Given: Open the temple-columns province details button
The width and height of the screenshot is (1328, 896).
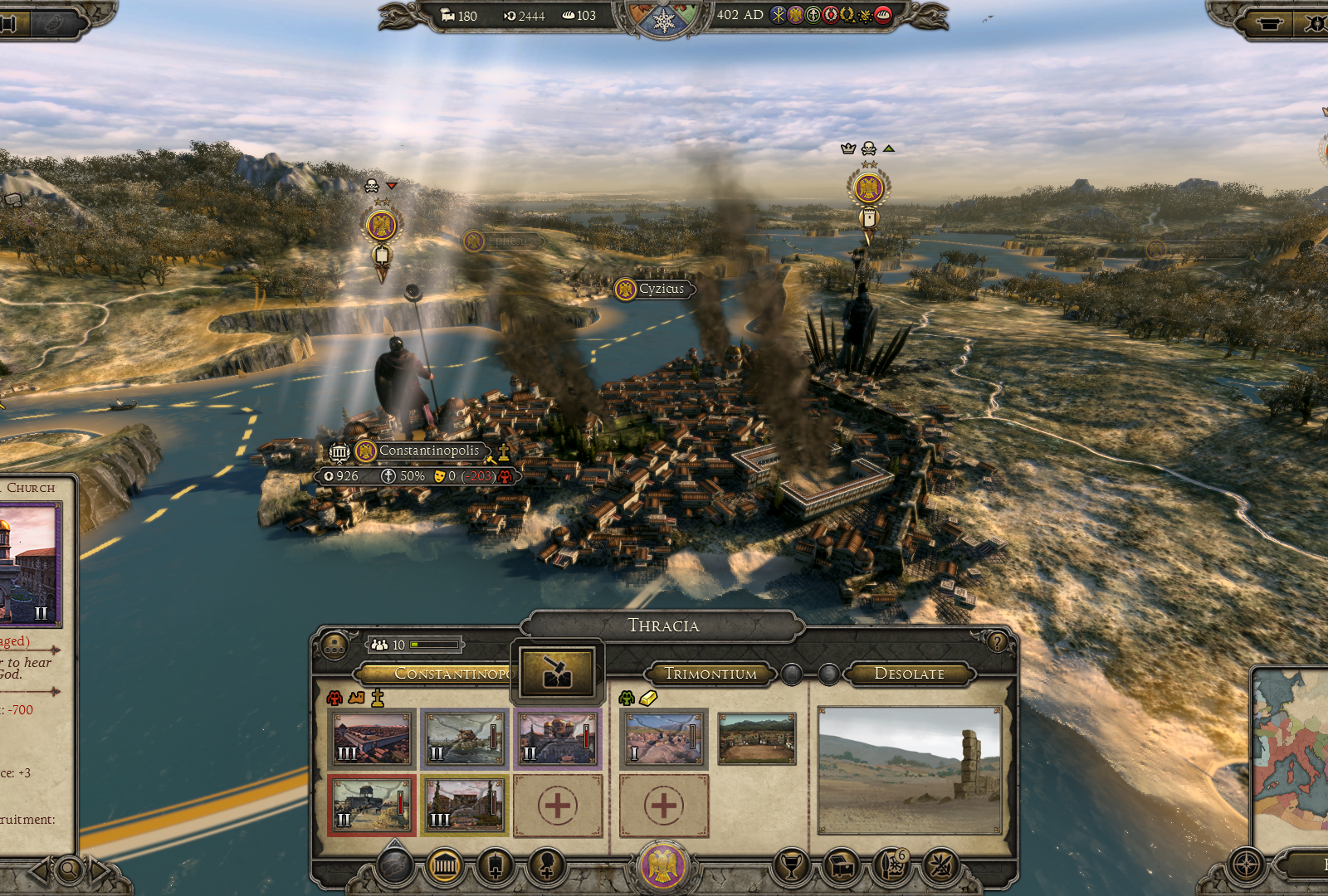Looking at the screenshot, I should click(446, 867).
